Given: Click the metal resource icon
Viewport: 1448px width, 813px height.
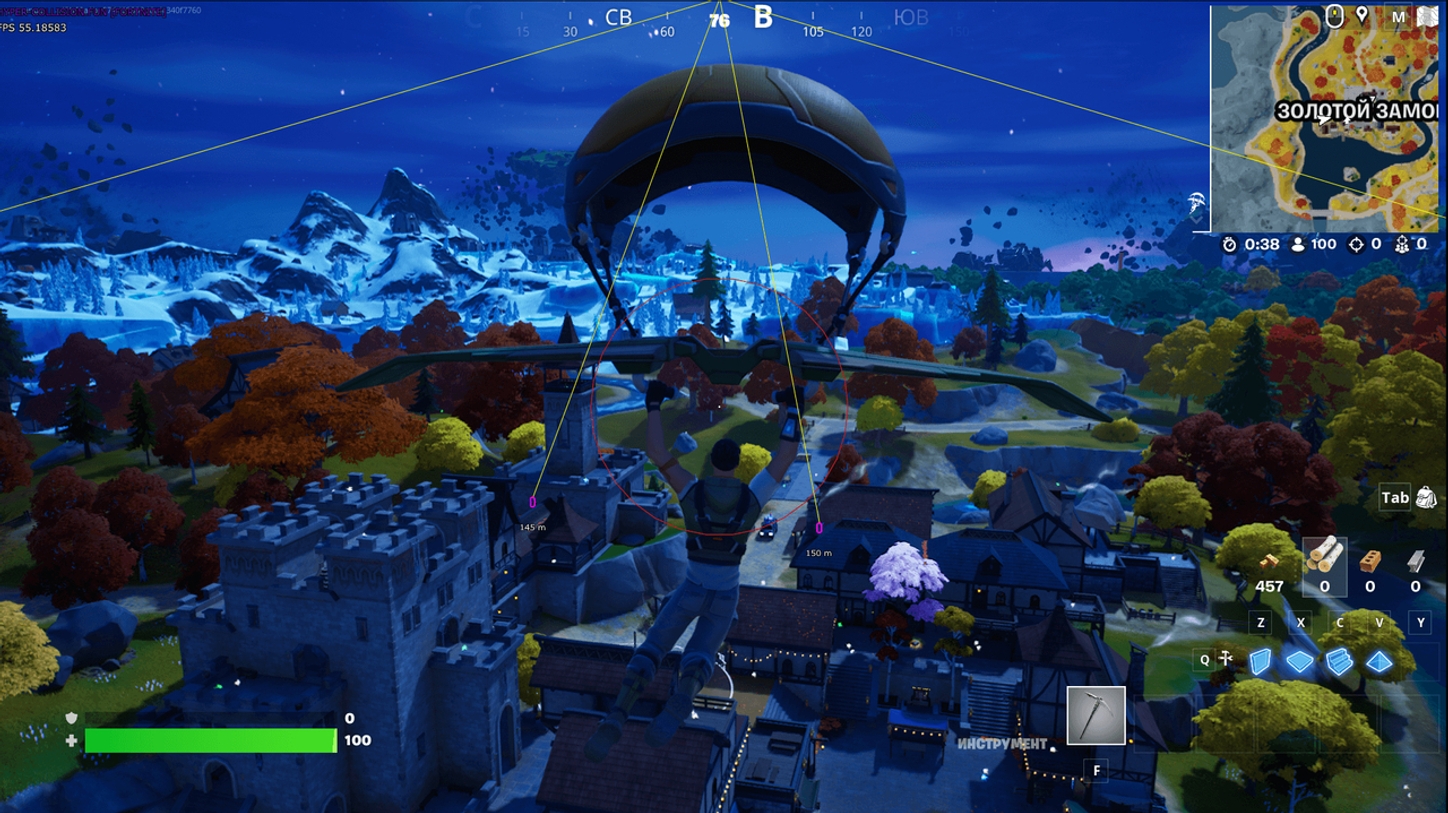Looking at the screenshot, I should (x=1416, y=562).
